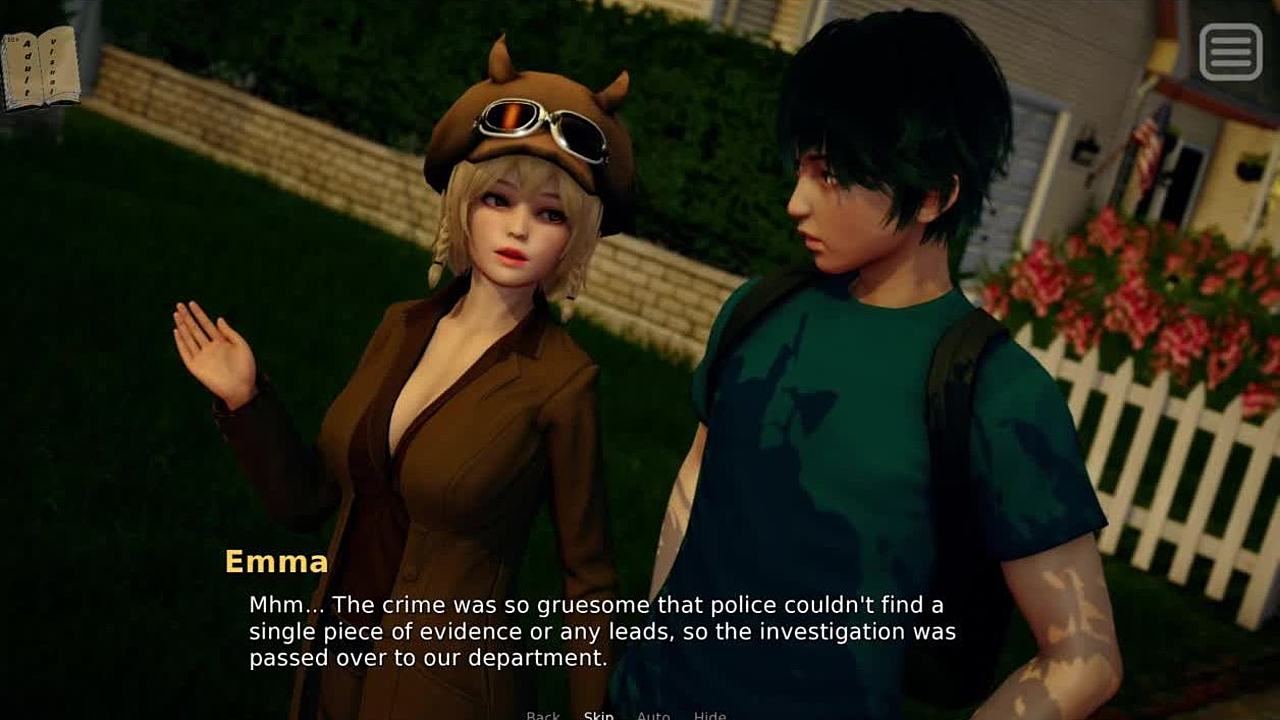
Task: Hide the dialogue text box
Action: [x=709, y=714]
